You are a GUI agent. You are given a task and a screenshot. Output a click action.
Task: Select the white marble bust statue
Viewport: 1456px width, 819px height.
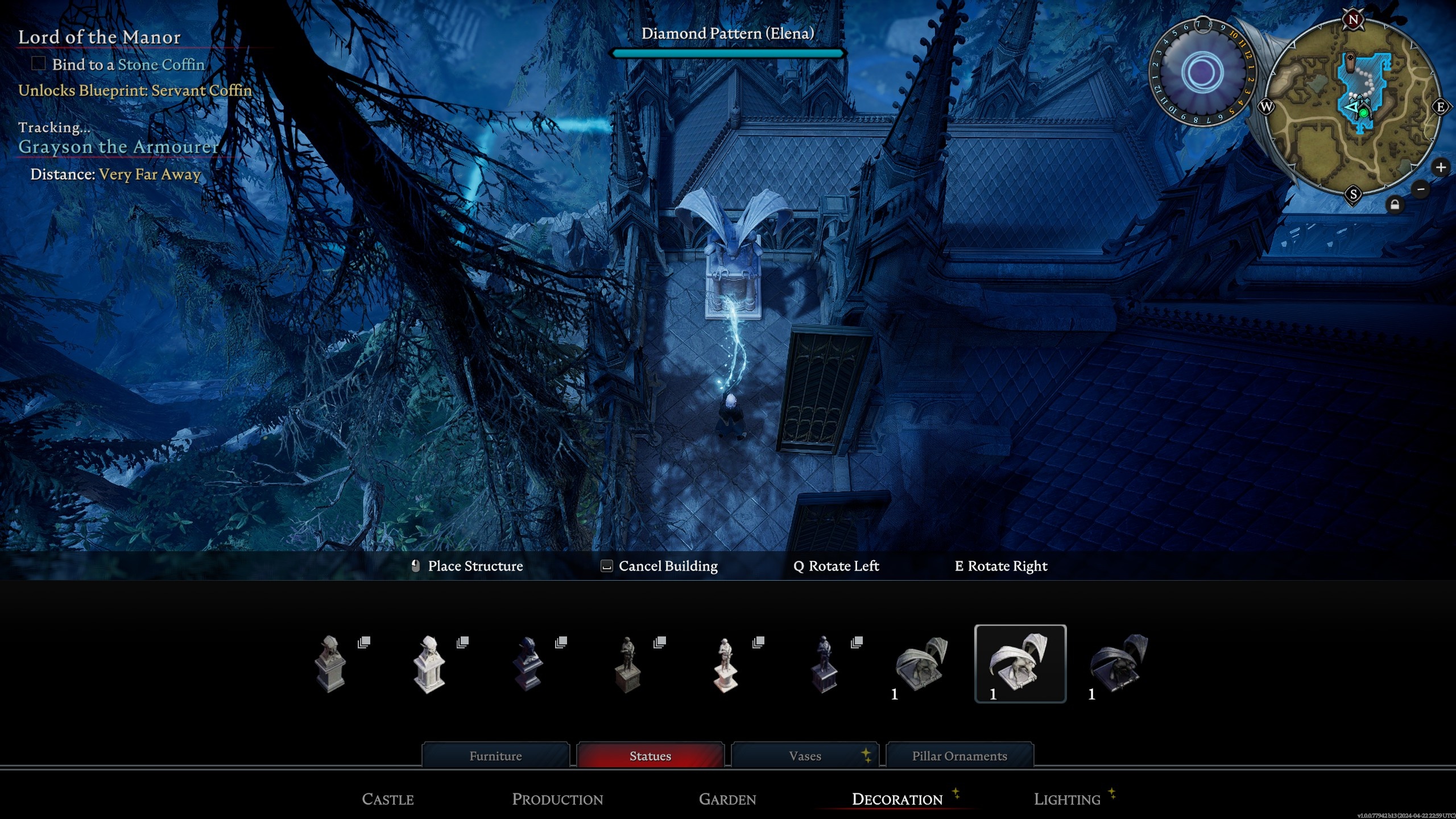click(430, 665)
